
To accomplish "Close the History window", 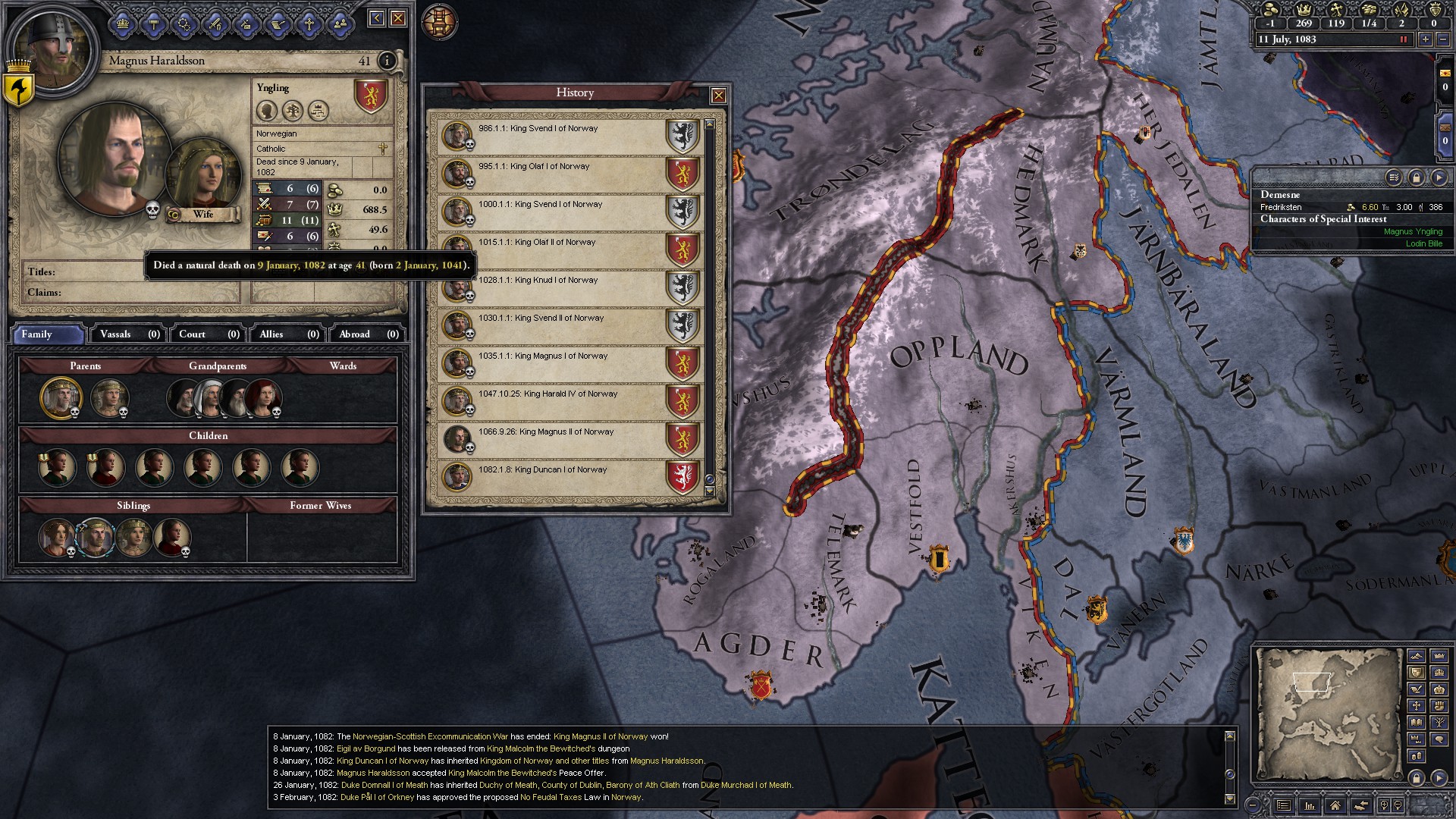I will (x=718, y=96).
